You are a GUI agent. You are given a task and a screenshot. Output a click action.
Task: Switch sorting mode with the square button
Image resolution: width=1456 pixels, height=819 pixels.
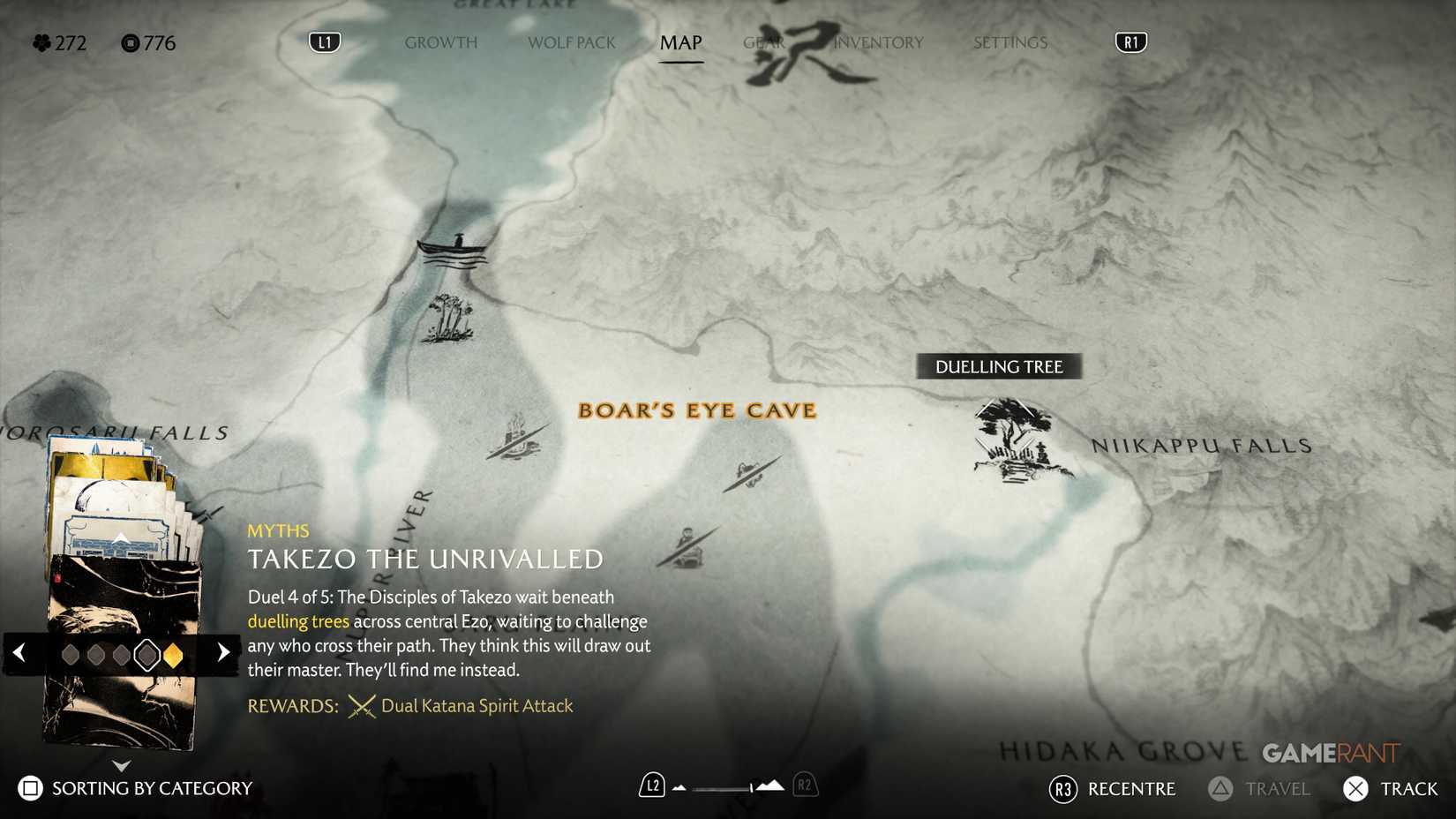pyautogui.click(x=27, y=787)
